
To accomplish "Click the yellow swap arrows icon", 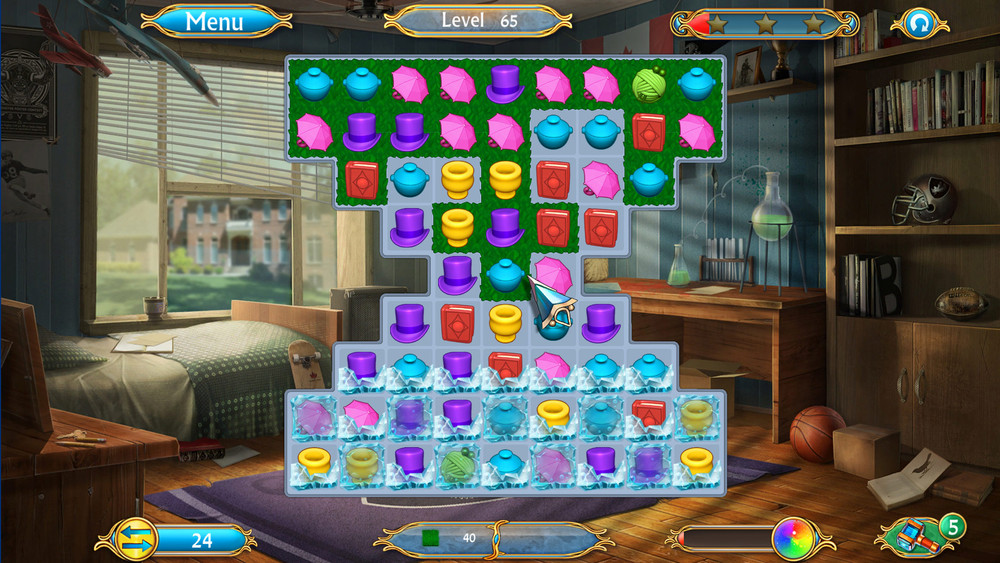I will [x=132, y=540].
